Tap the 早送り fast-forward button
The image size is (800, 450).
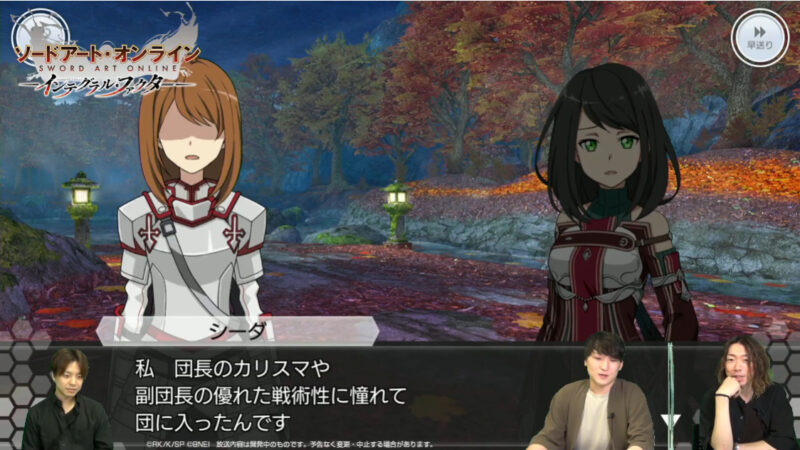click(760, 37)
